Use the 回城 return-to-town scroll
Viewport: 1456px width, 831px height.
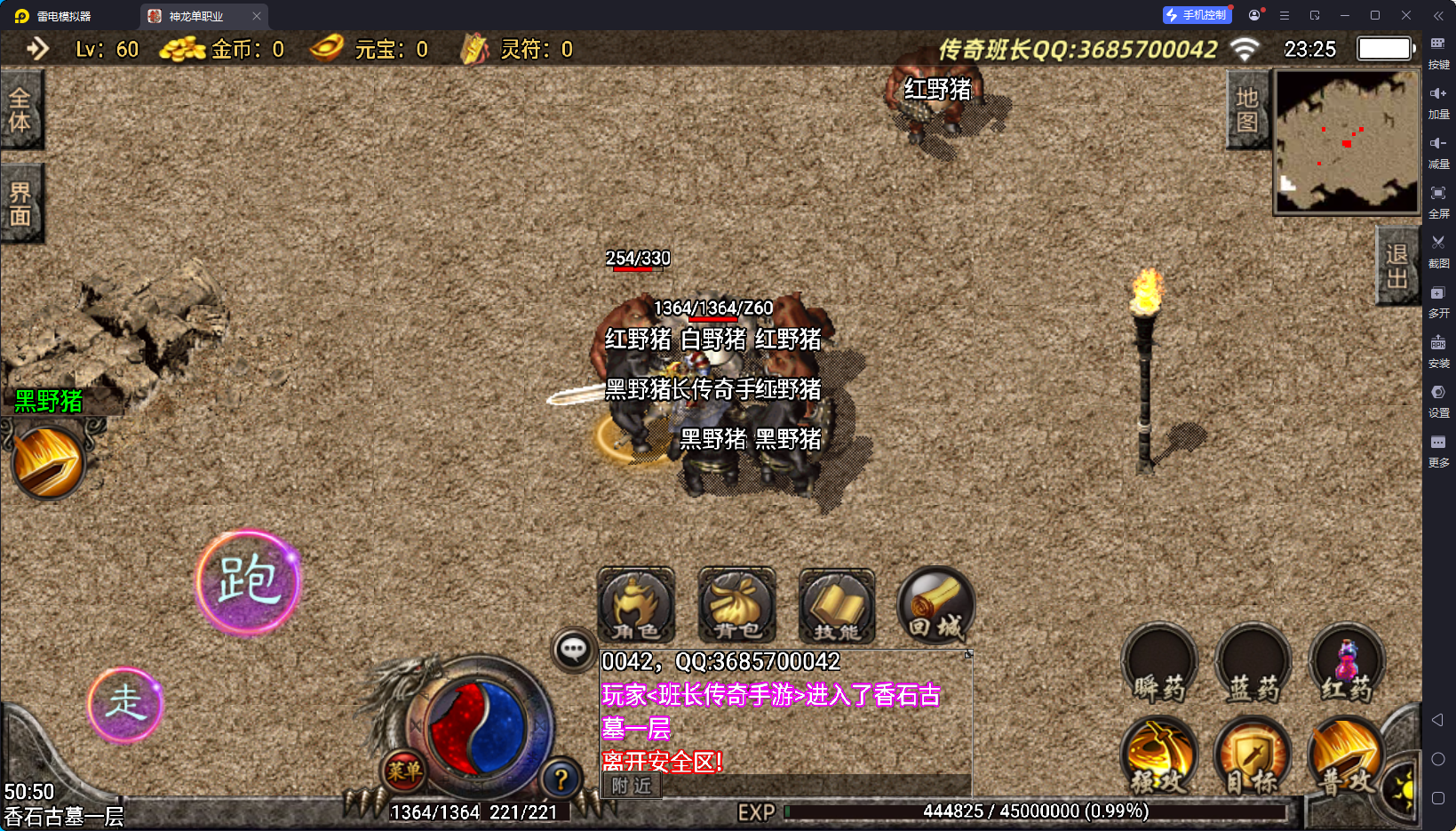935,605
